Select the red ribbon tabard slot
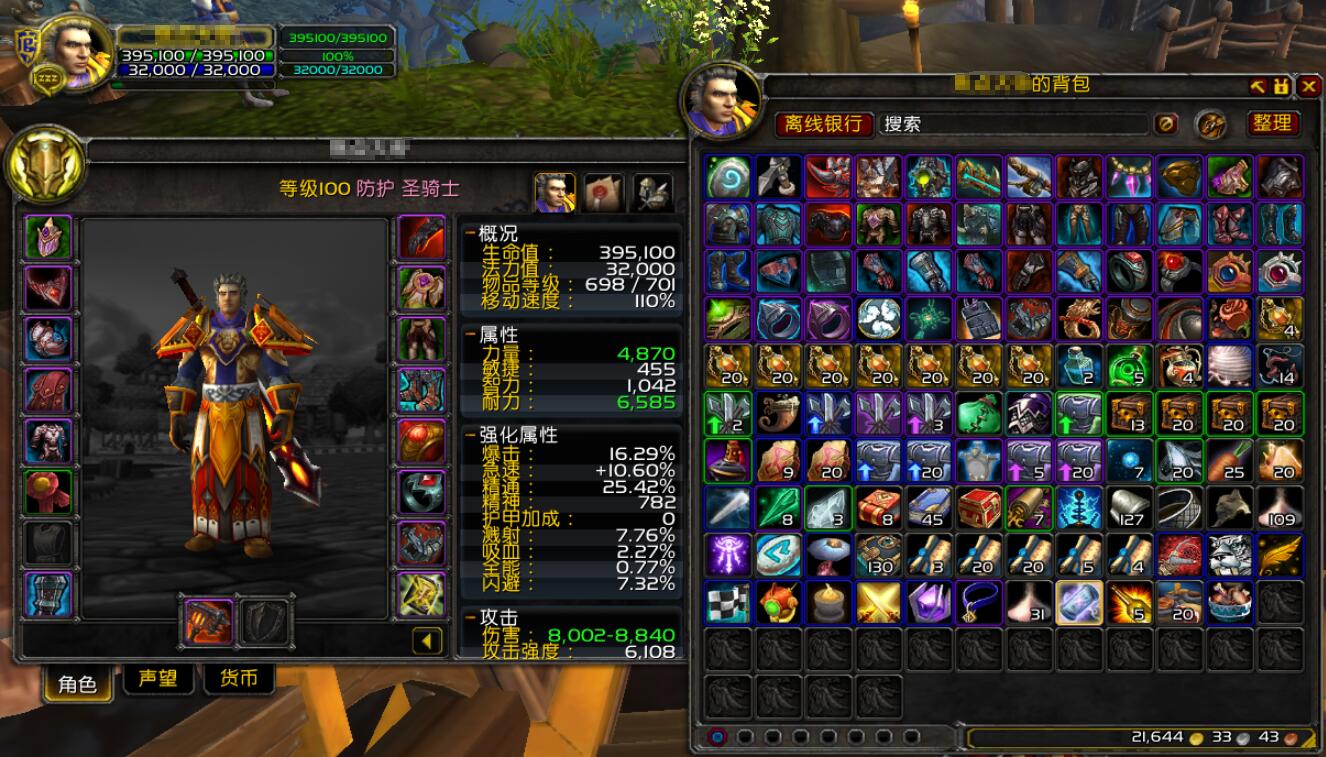The width and height of the screenshot is (1326, 757). click(48, 492)
